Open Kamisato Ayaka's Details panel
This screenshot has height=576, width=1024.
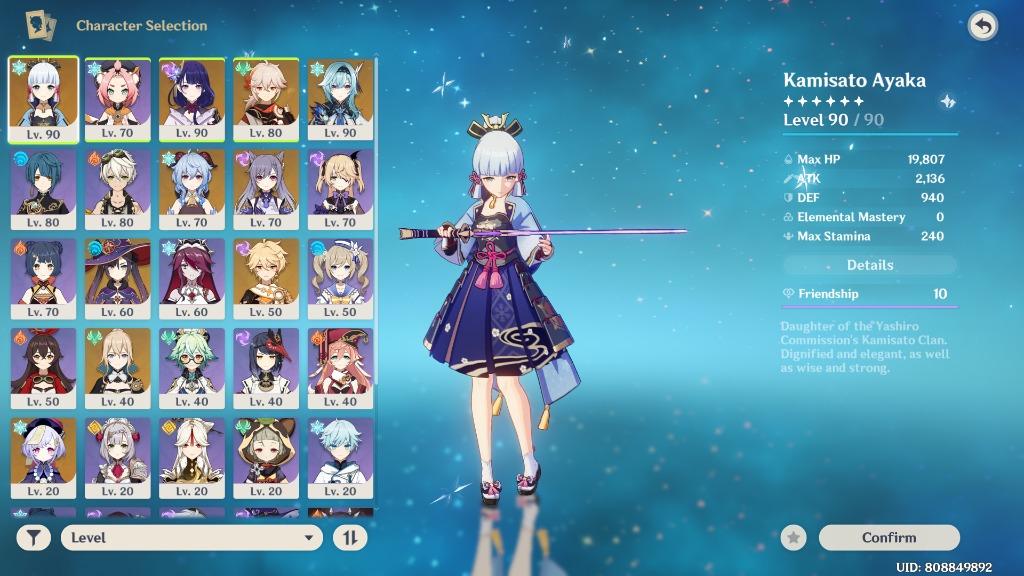click(x=870, y=265)
